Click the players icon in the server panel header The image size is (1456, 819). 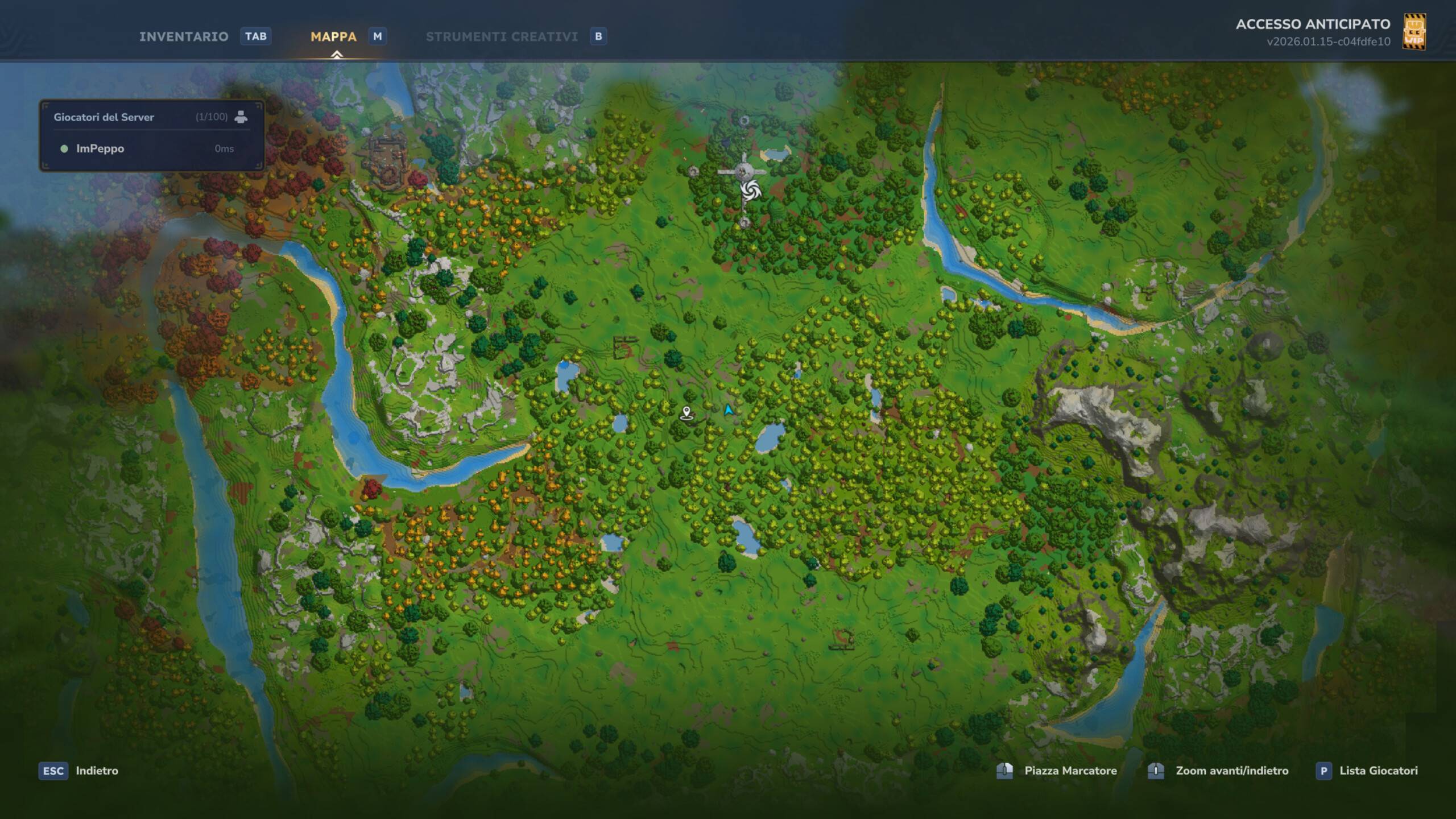coord(241,117)
